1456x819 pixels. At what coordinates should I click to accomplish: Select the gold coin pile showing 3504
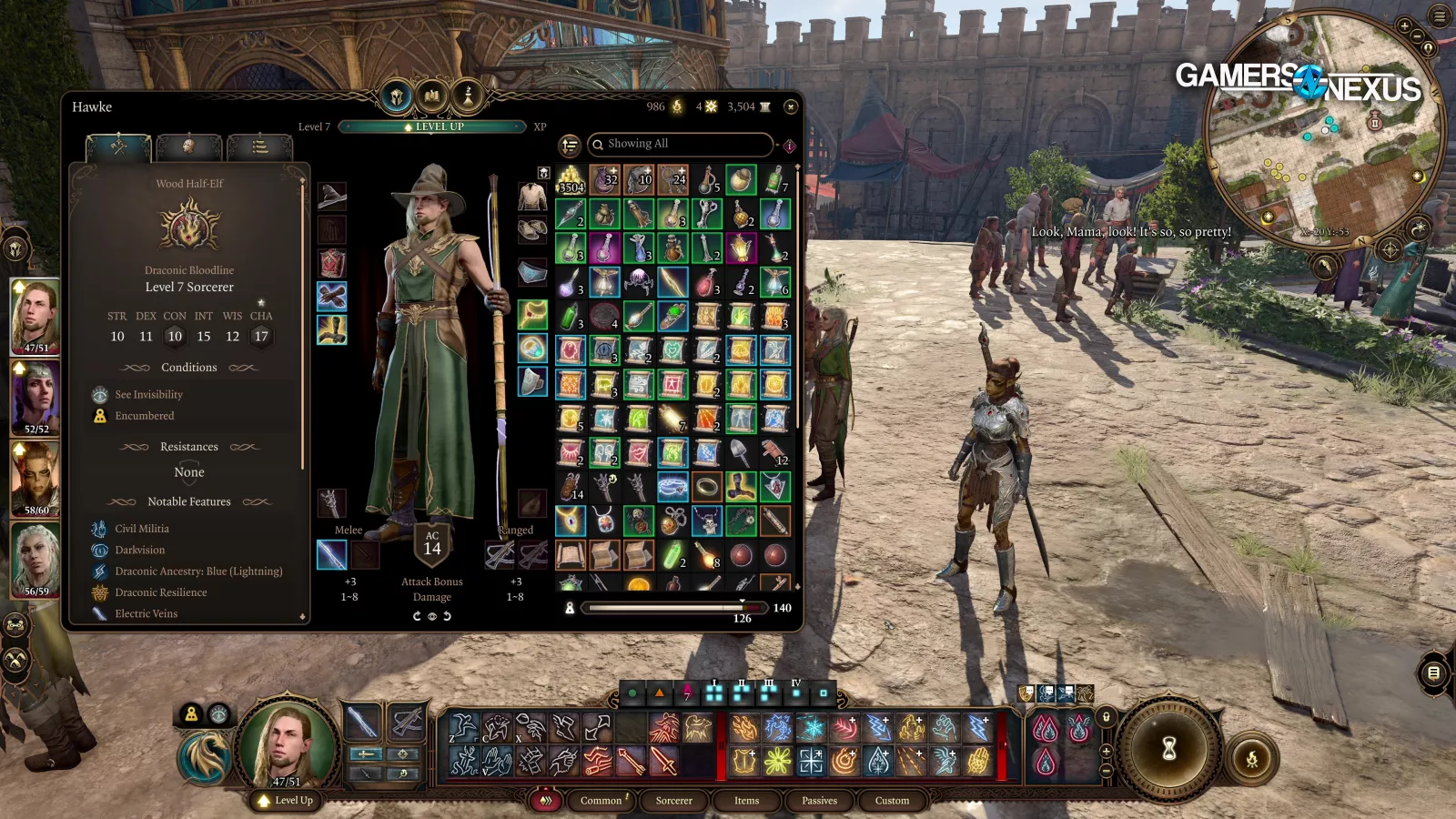point(571,179)
